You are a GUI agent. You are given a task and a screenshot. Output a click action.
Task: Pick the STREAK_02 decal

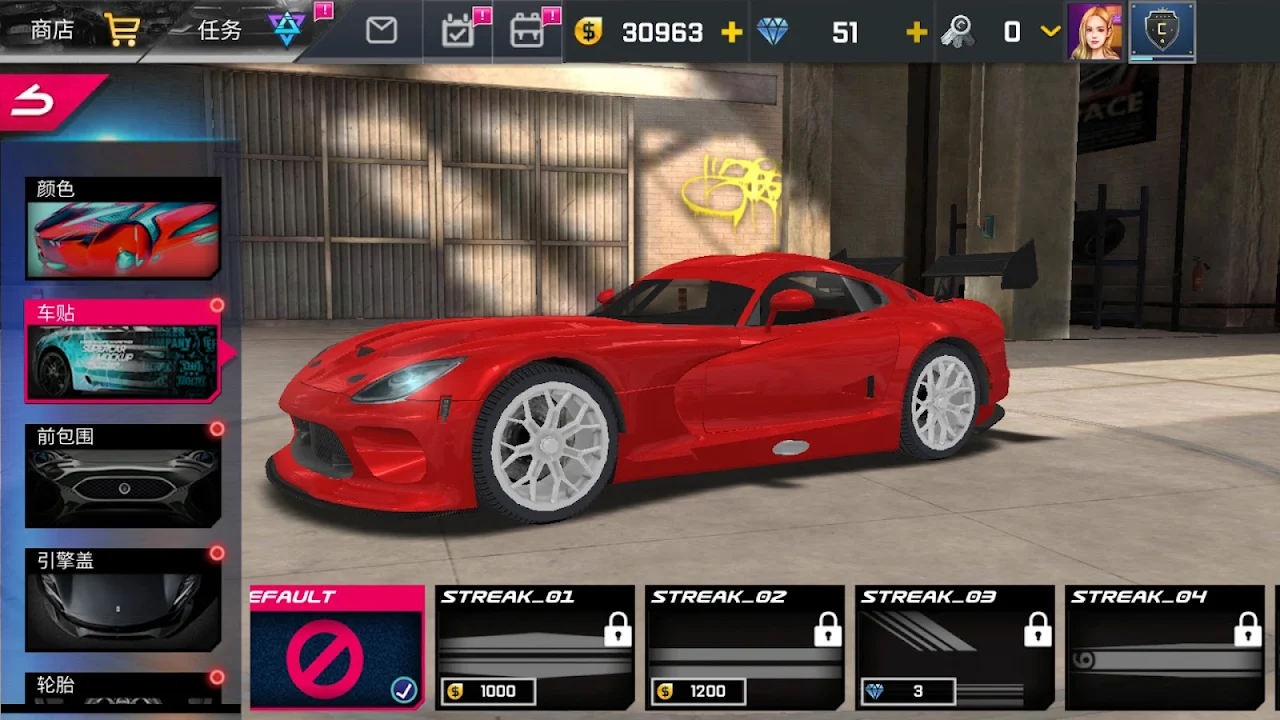coord(745,648)
